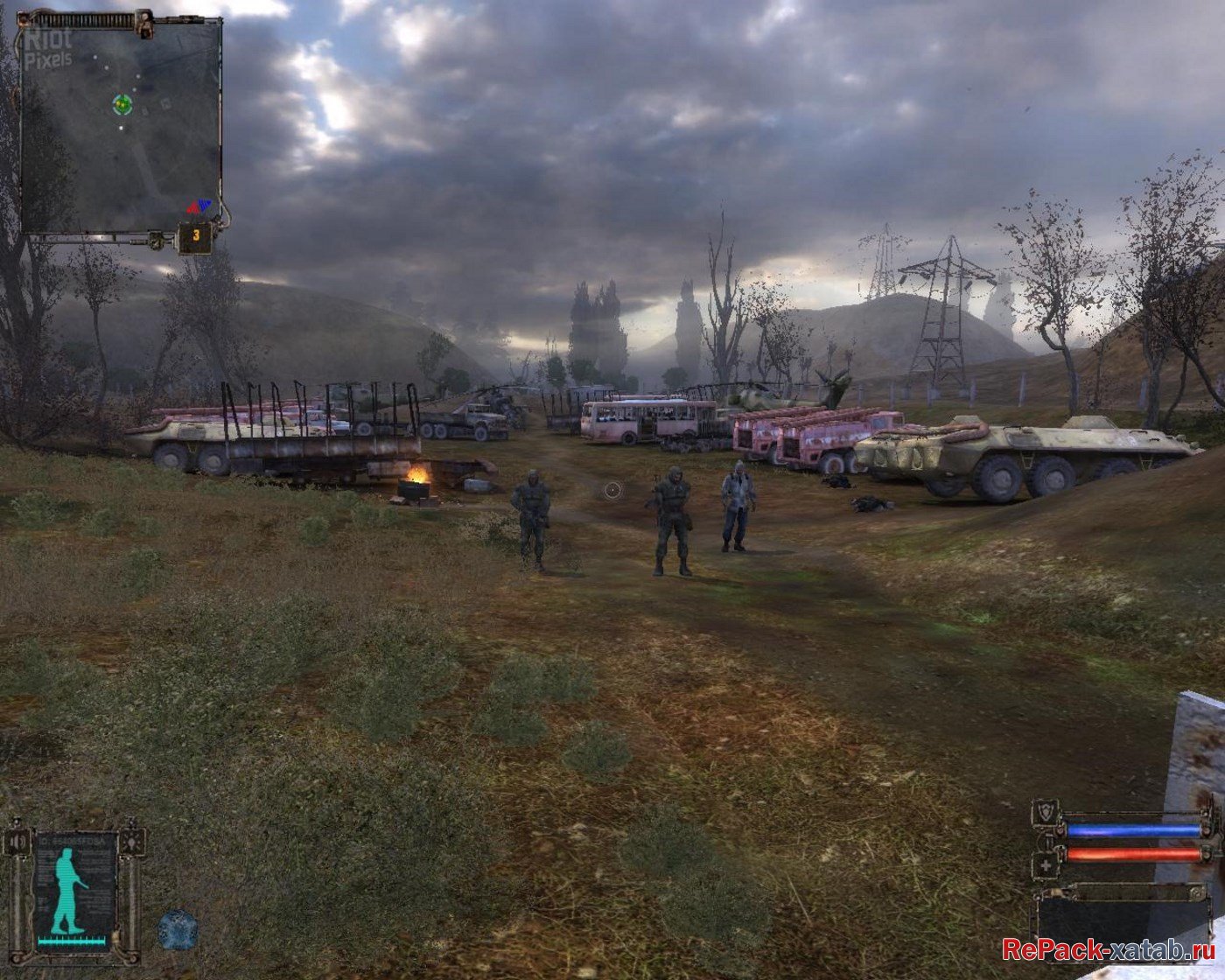Click the speaker noise indicator icon
Screen dimensions: 1225x980
point(19,841)
